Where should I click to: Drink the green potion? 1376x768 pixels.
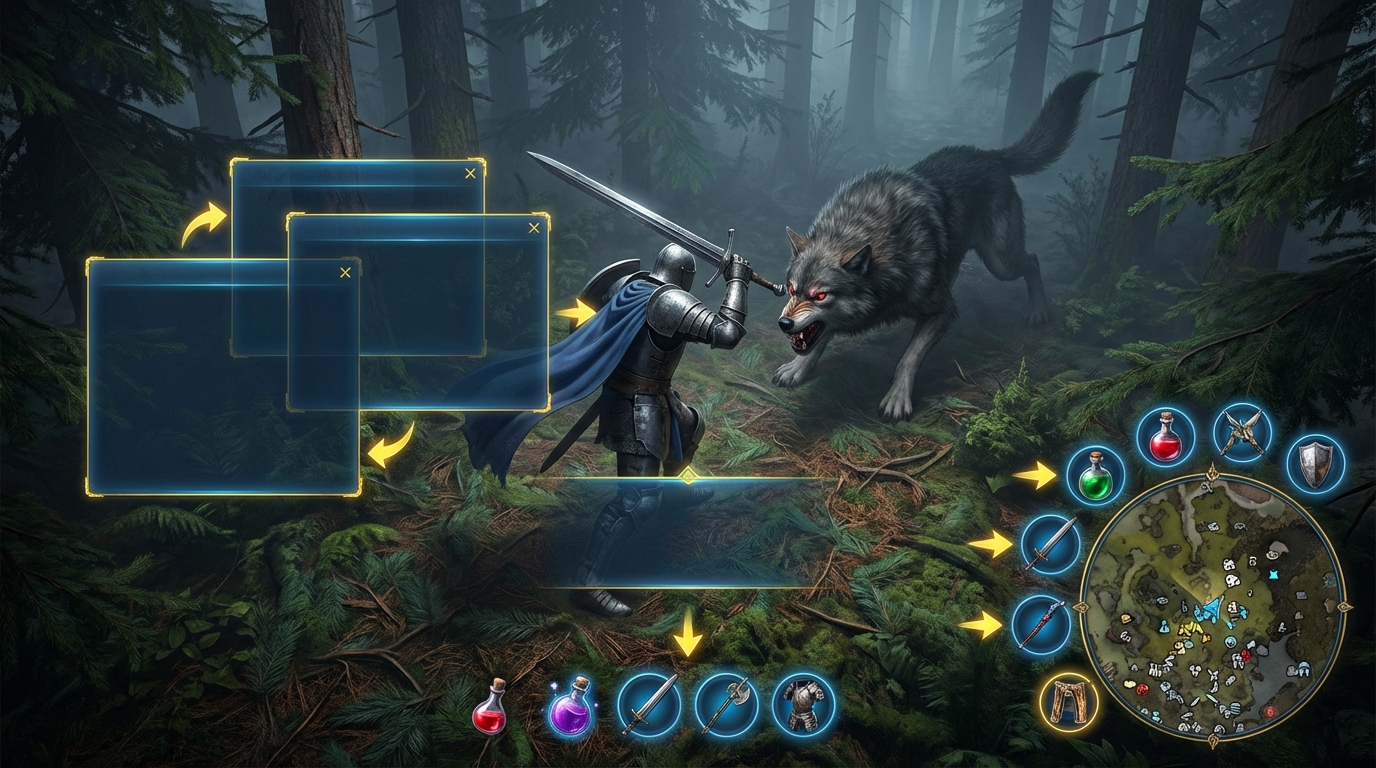tap(1095, 476)
